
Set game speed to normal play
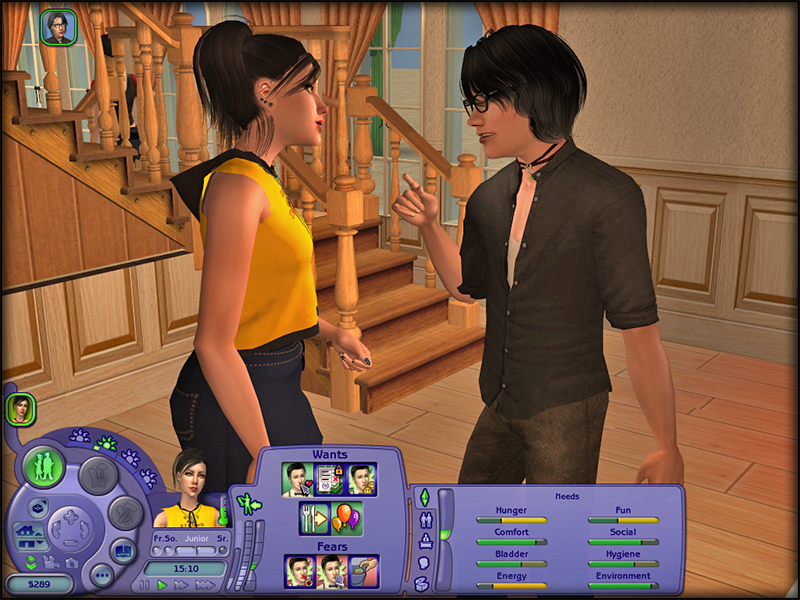[x=163, y=585]
